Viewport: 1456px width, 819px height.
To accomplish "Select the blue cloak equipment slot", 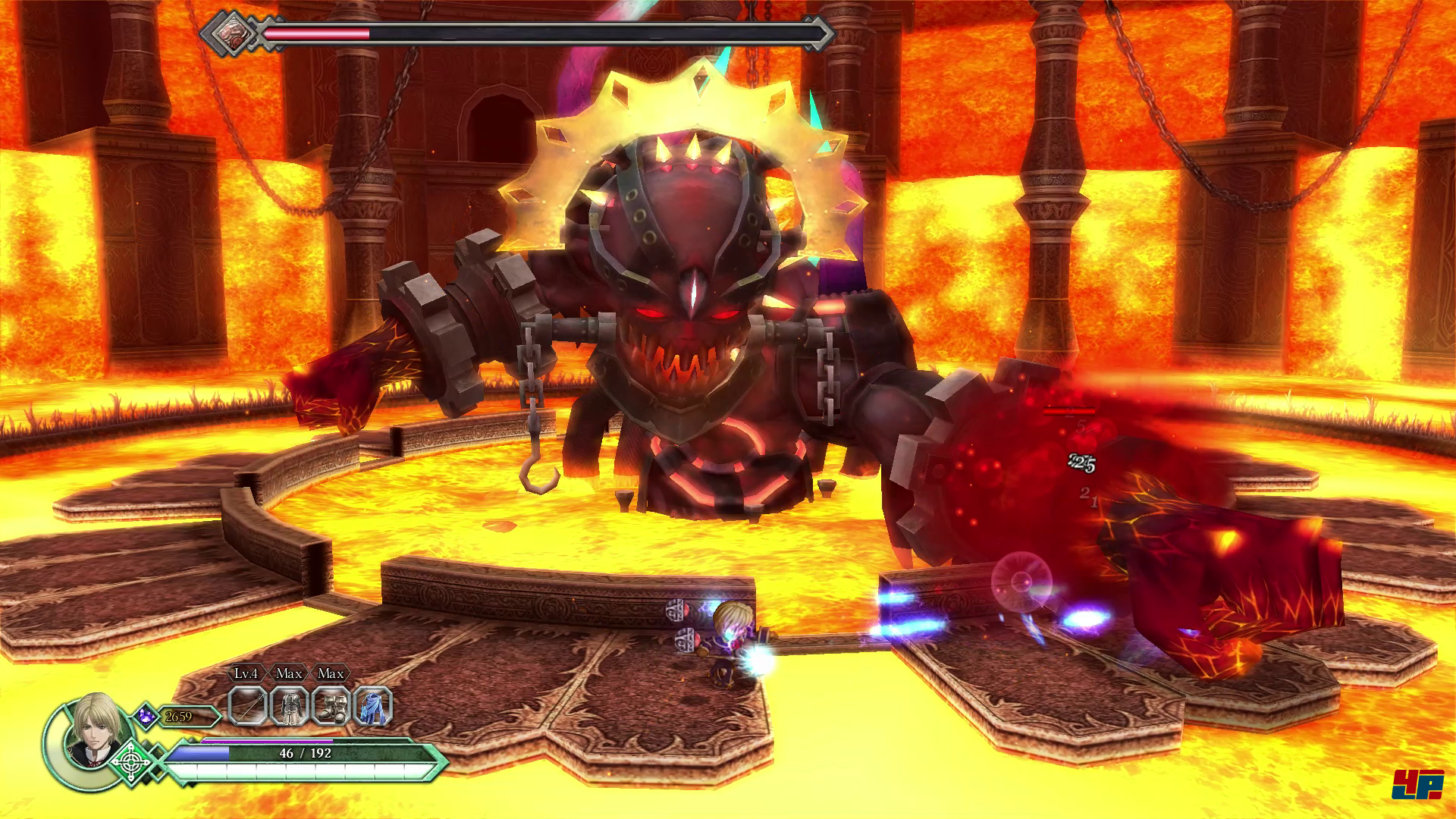I will click(x=372, y=707).
